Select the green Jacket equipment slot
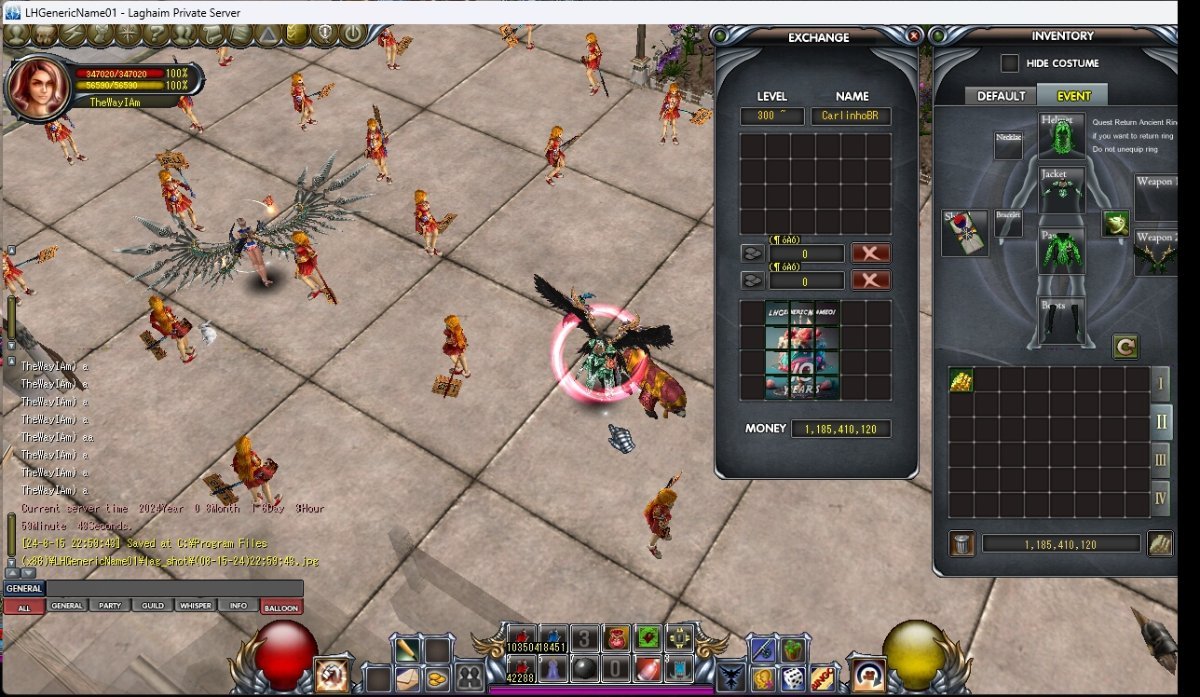This screenshot has height=697, width=1200. (1060, 189)
